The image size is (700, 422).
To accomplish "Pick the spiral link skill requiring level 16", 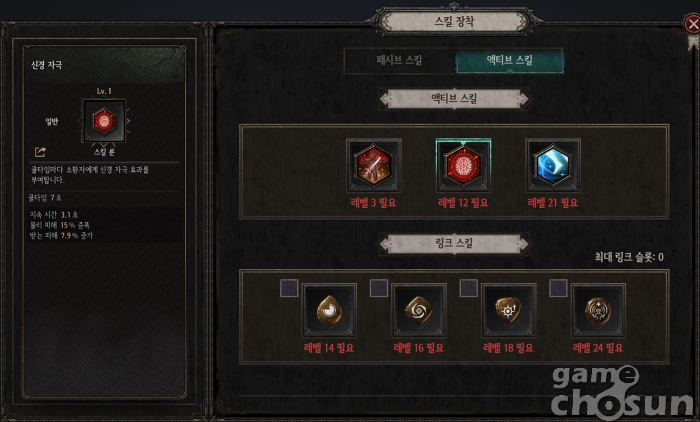I will [419, 311].
